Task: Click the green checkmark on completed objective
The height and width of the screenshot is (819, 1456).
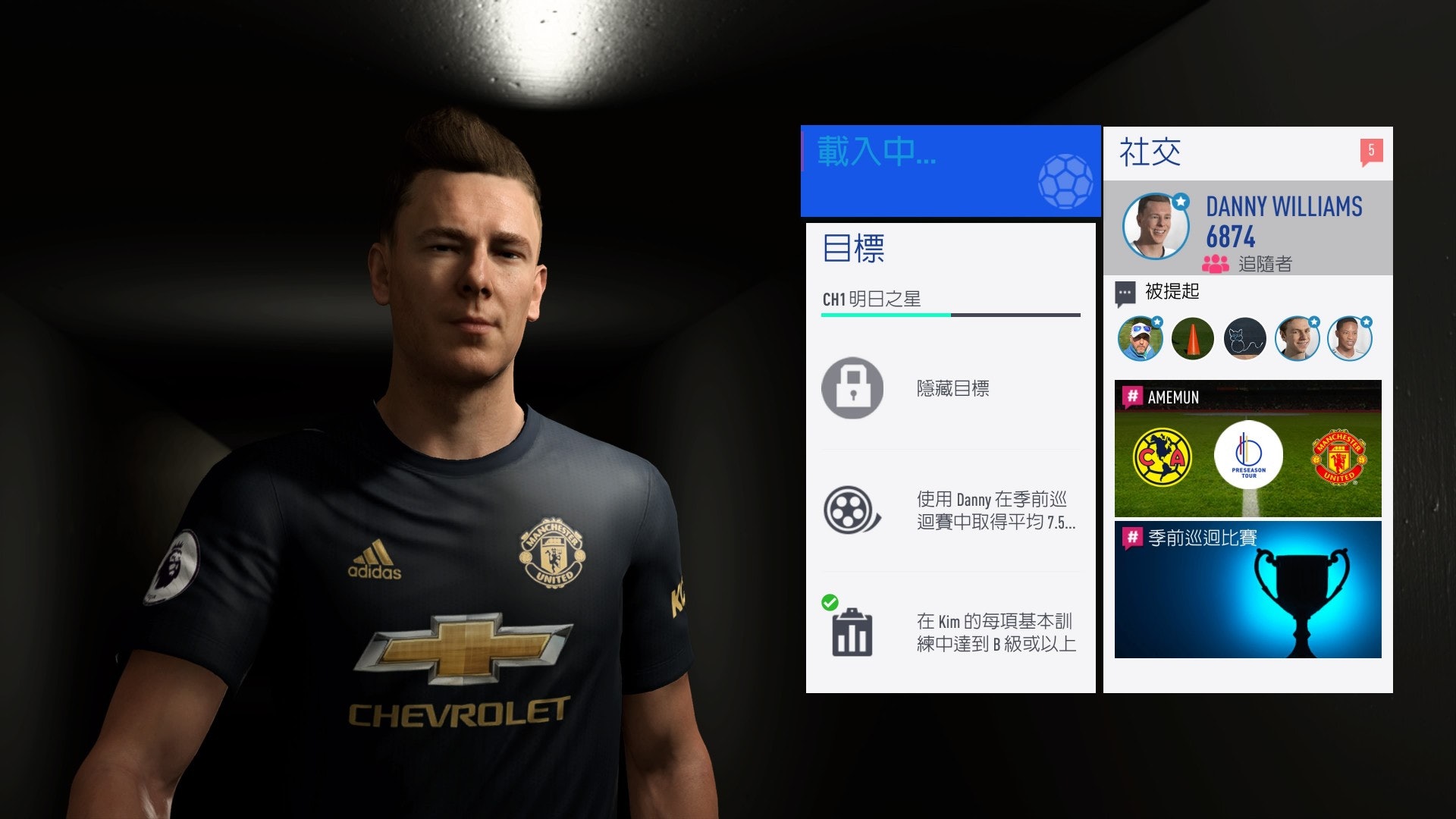Action: (x=831, y=604)
